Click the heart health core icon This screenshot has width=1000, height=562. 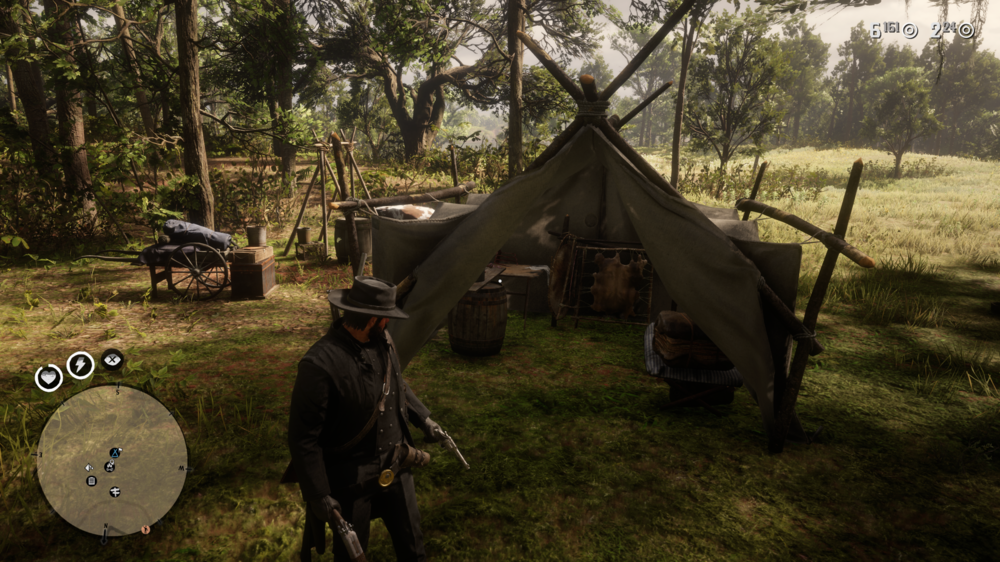coord(49,377)
